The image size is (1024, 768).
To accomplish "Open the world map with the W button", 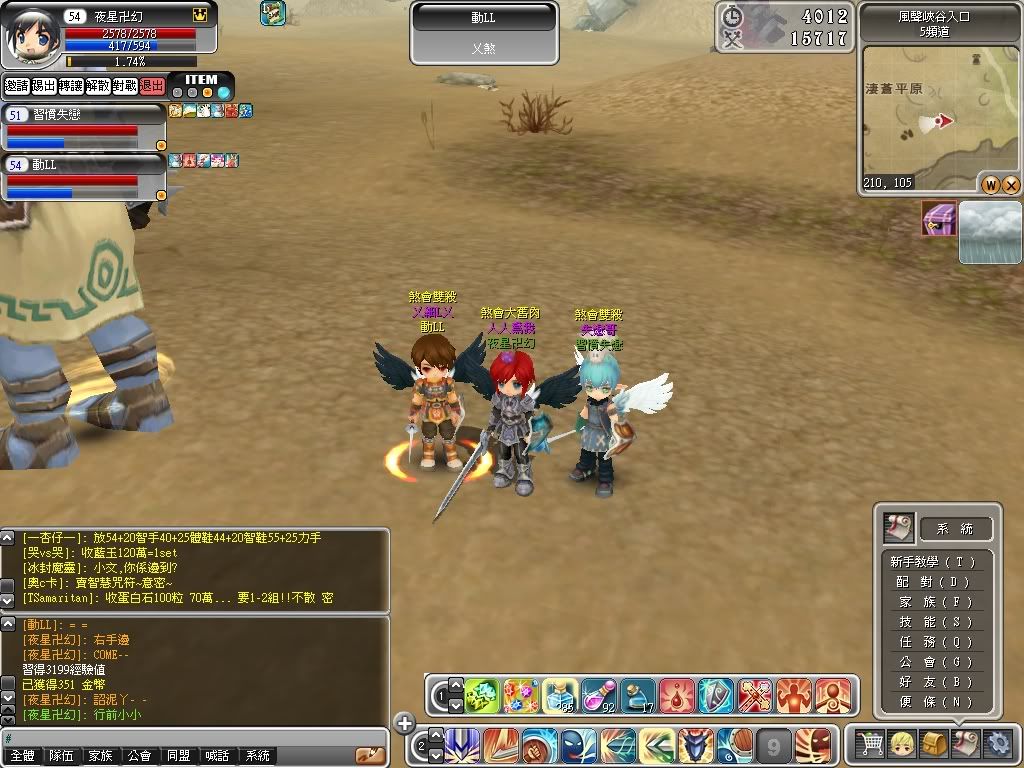I will [990, 184].
